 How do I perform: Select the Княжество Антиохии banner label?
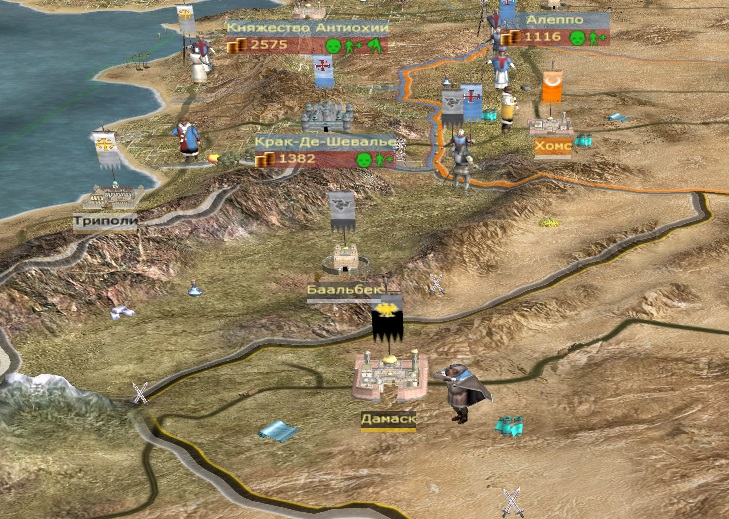pos(307,29)
